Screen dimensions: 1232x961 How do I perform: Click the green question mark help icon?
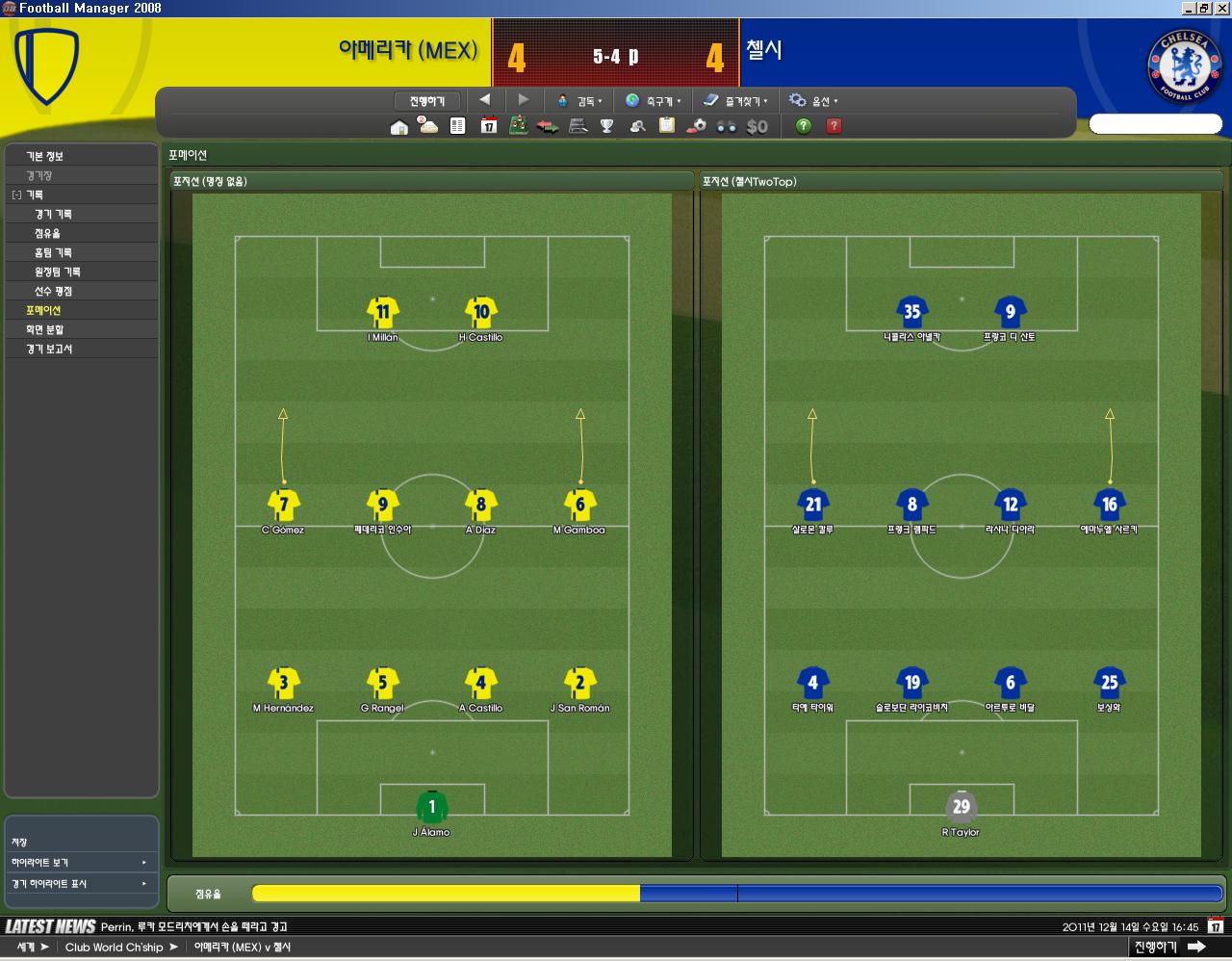(x=804, y=126)
